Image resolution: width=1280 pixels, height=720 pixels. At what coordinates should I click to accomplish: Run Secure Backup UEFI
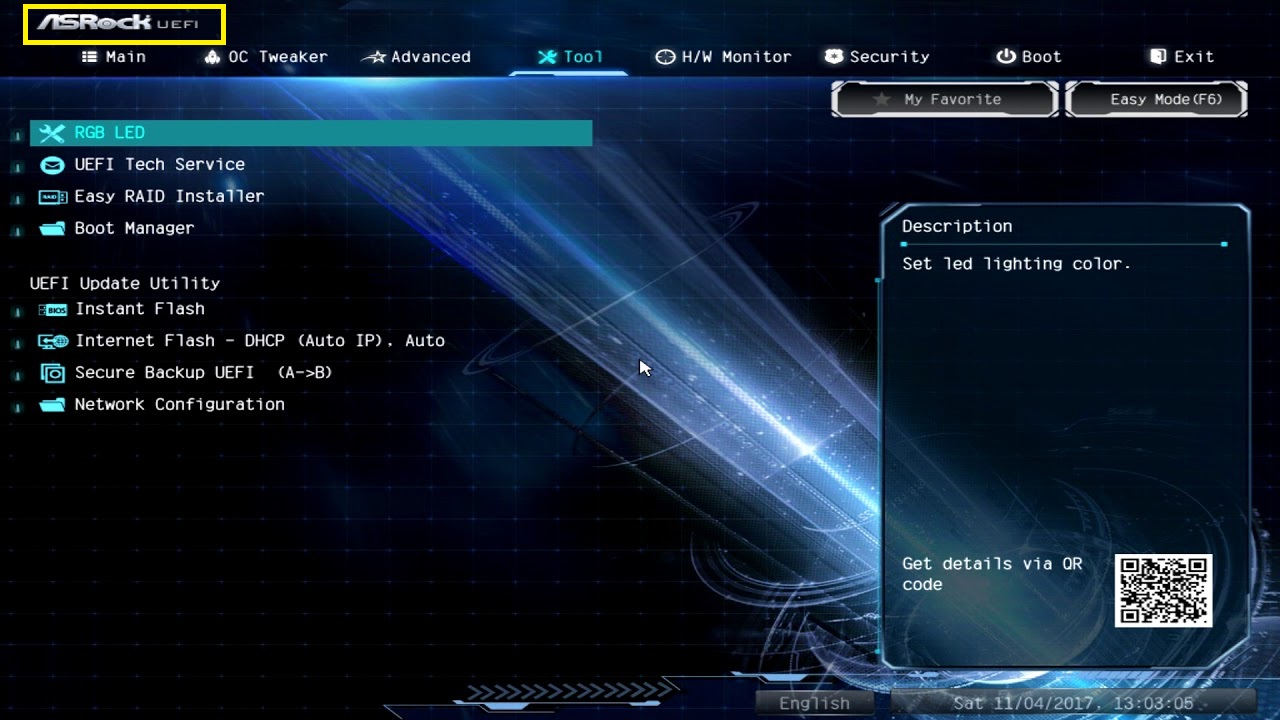click(x=203, y=373)
